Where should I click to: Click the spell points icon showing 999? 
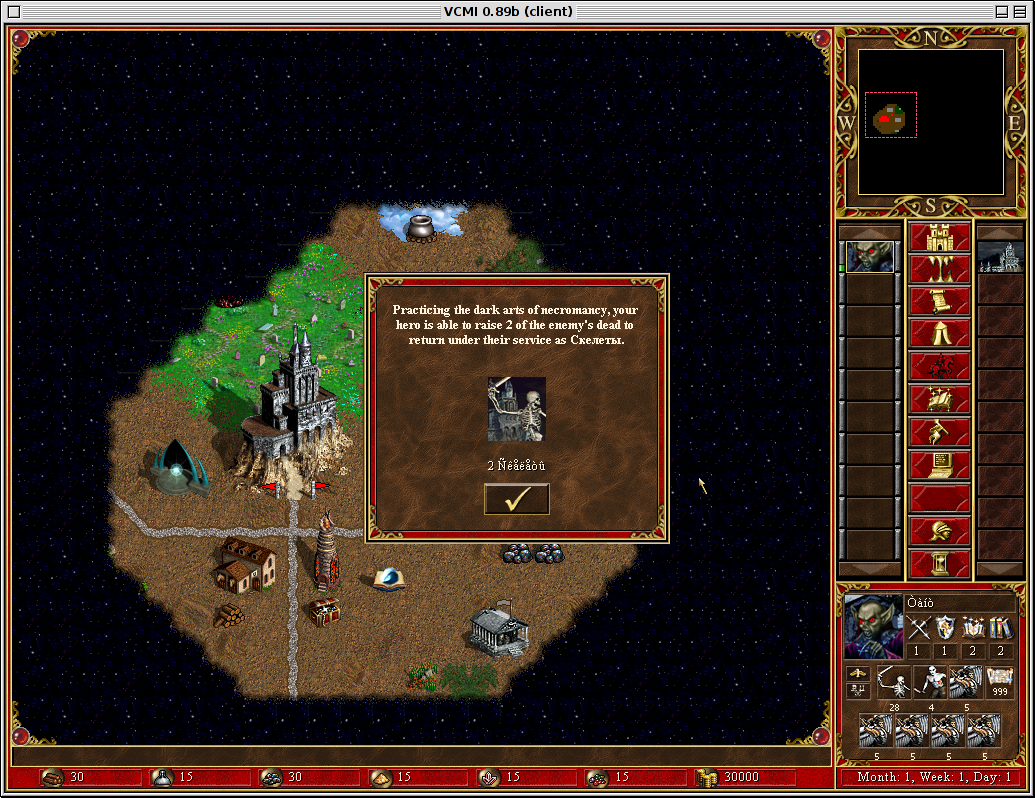[1000, 679]
